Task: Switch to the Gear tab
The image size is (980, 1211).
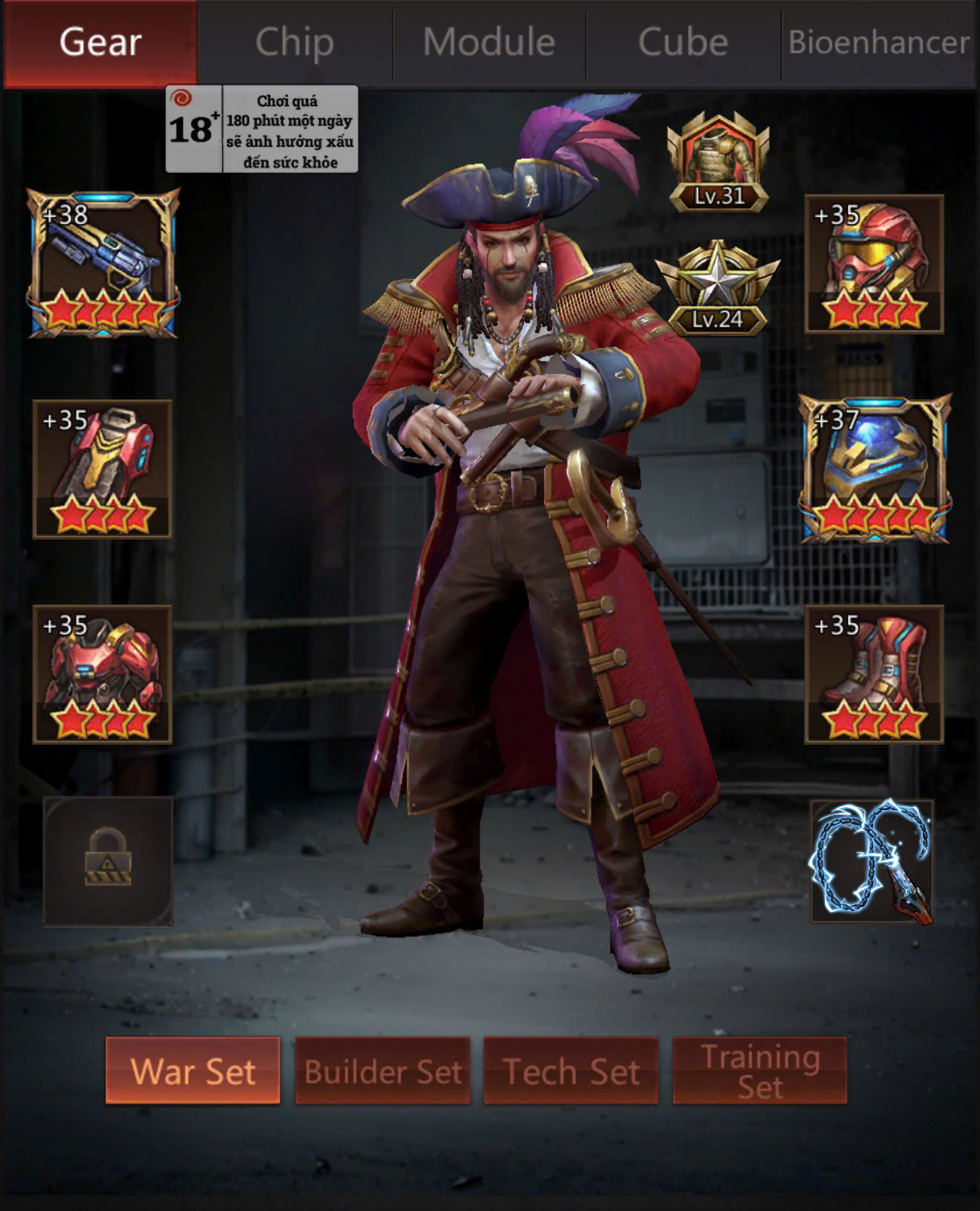Action: (x=100, y=42)
